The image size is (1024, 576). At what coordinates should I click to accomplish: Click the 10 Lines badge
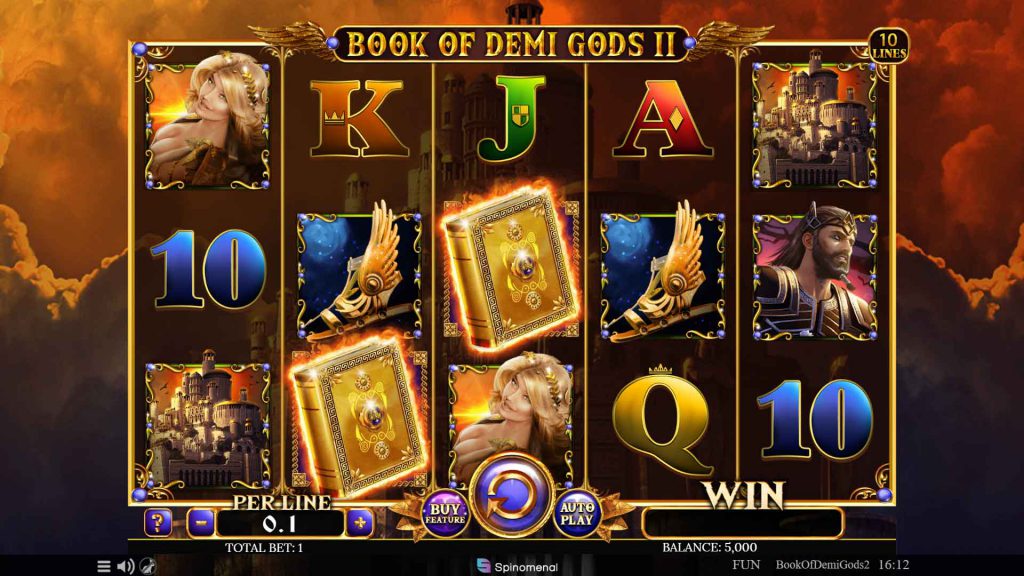click(x=887, y=46)
